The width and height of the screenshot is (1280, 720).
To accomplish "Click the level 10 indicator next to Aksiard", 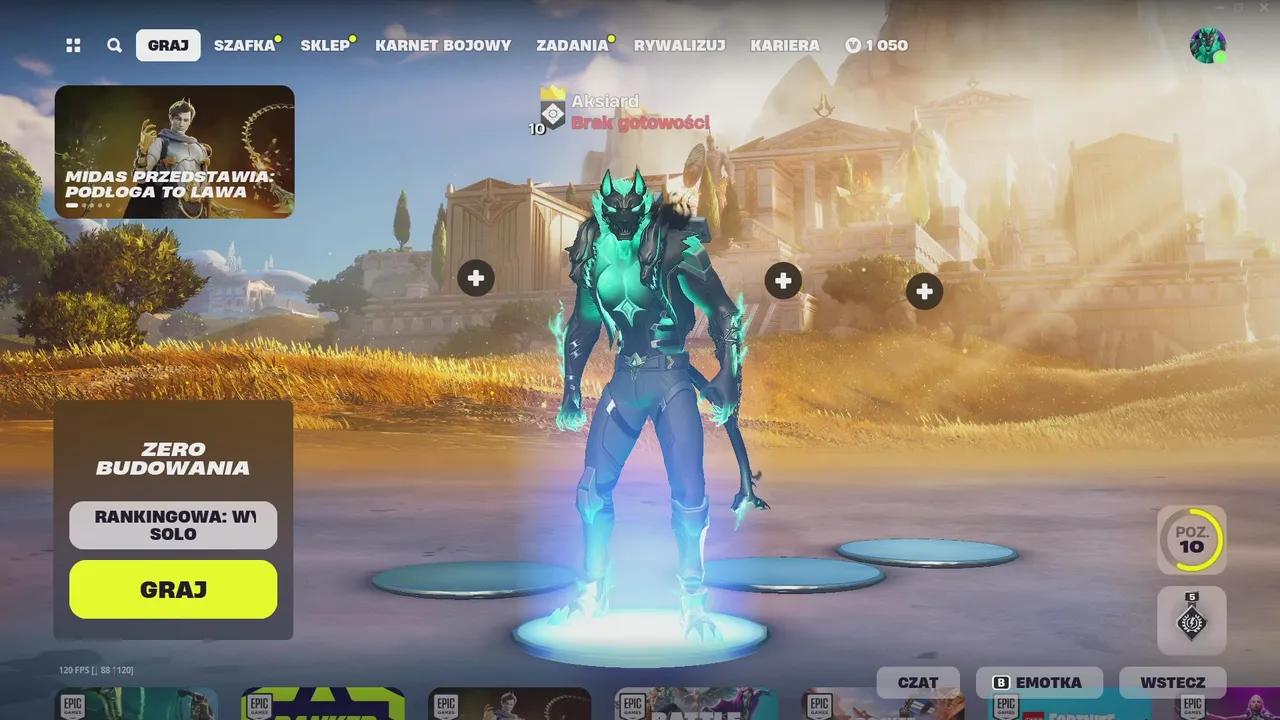I will tap(535, 128).
